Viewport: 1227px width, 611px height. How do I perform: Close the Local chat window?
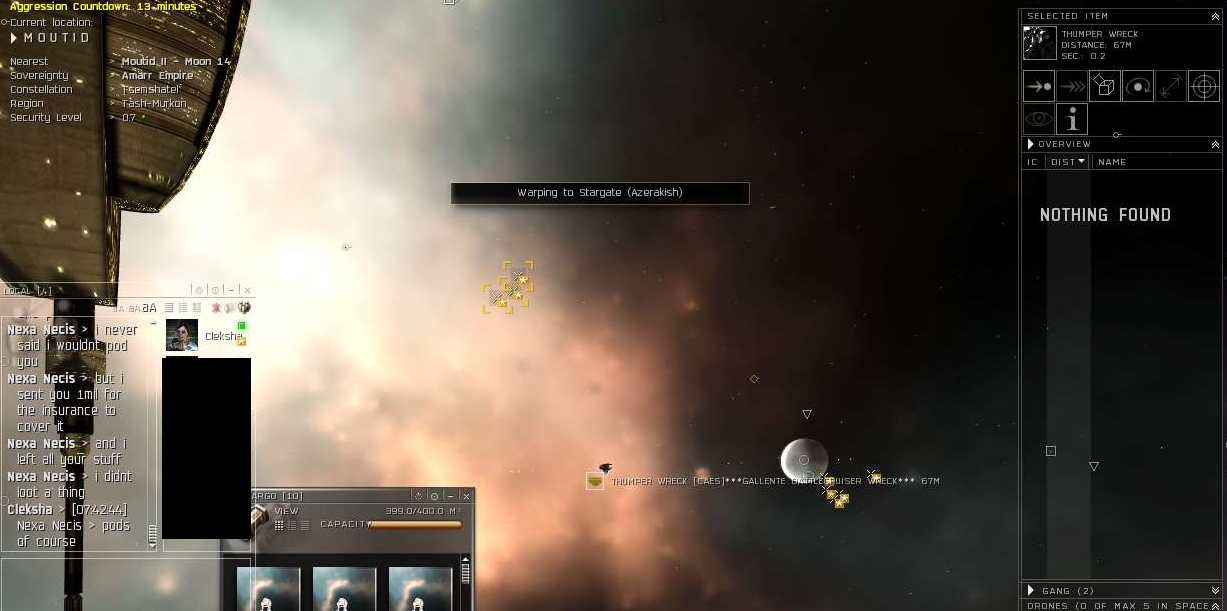(247, 290)
